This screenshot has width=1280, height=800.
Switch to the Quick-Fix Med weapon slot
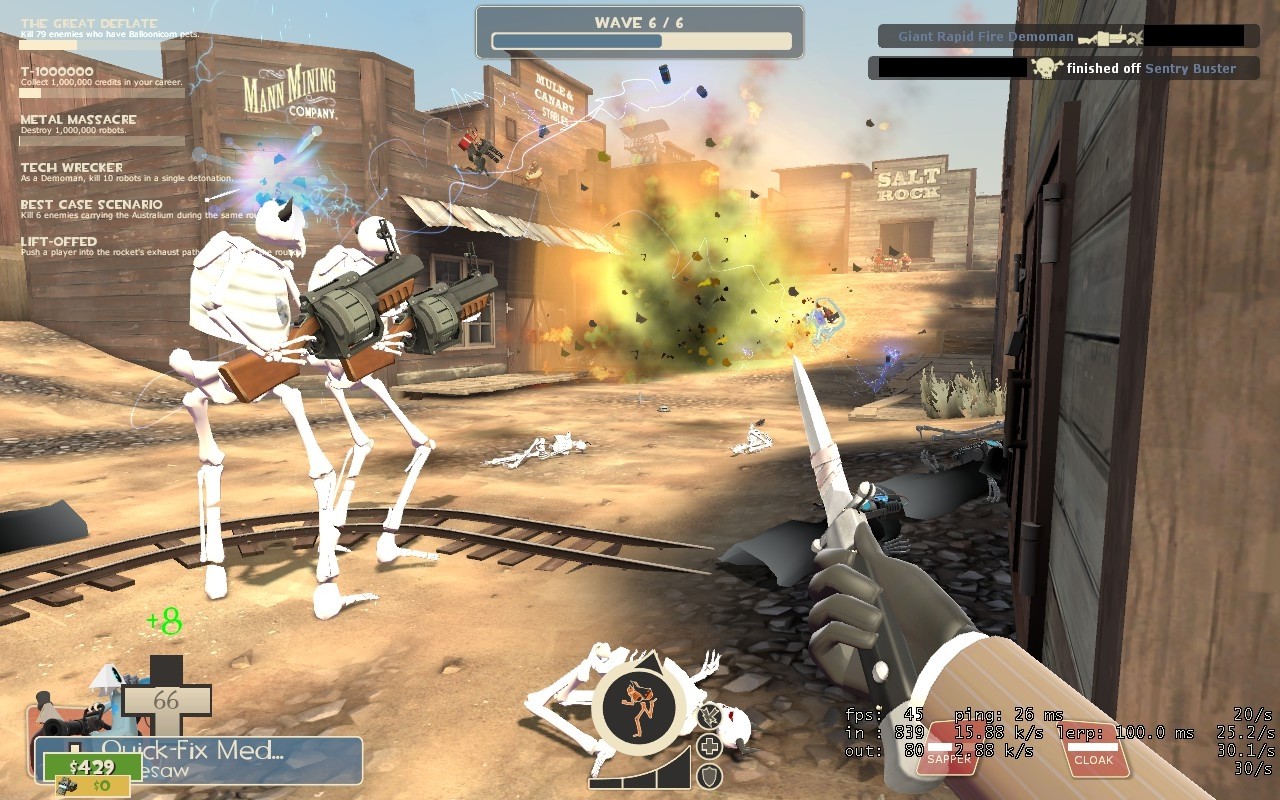point(194,747)
